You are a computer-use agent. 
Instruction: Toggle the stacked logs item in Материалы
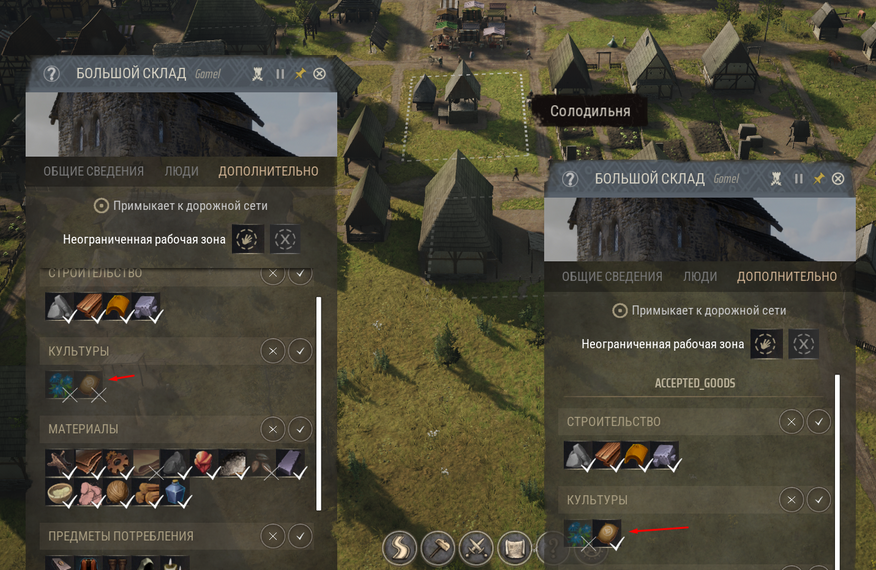pos(148,493)
